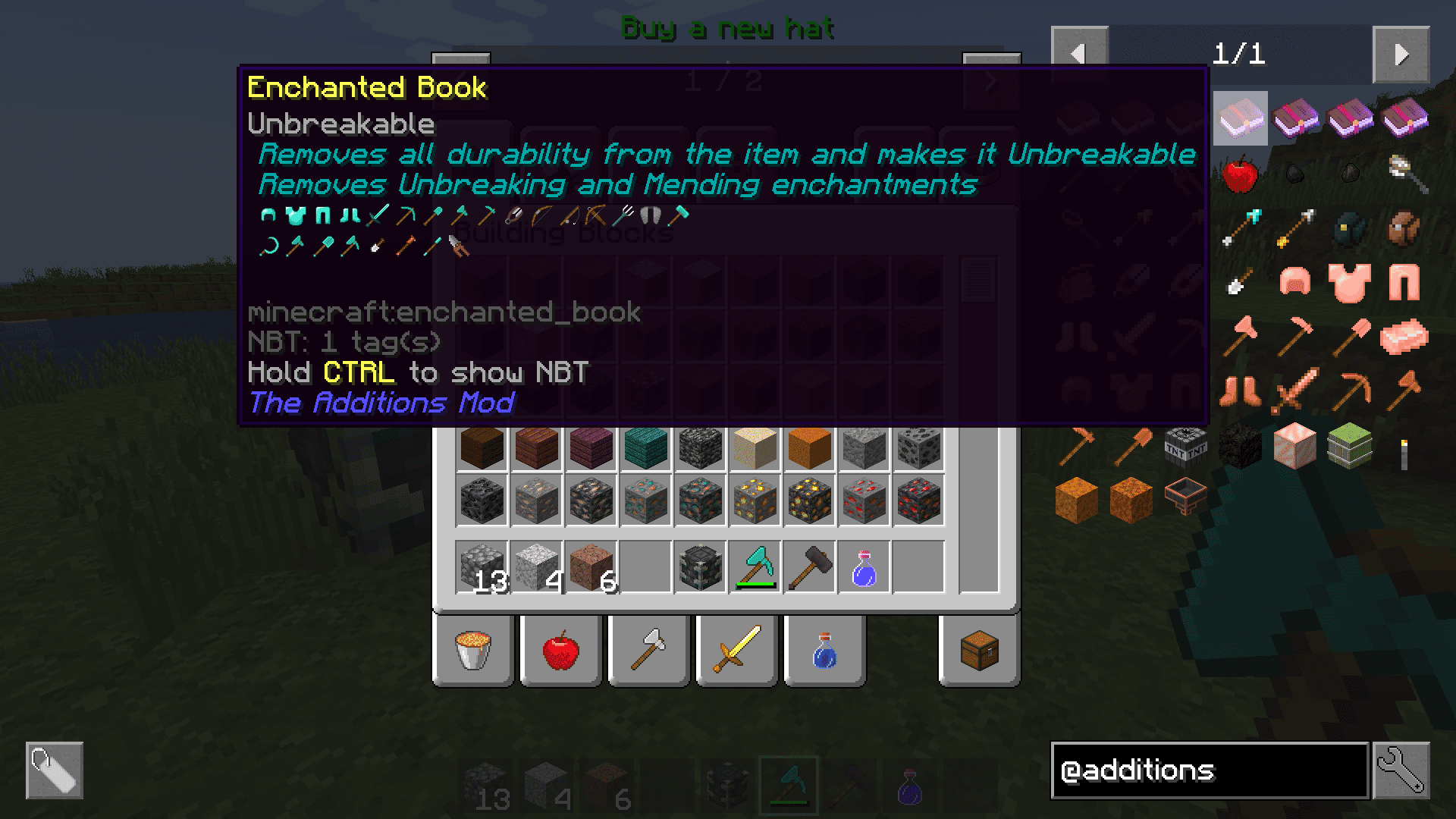Switch to the golden sword combat tab
The width and height of the screenshot is (1456, 819).
coord(737,651)
